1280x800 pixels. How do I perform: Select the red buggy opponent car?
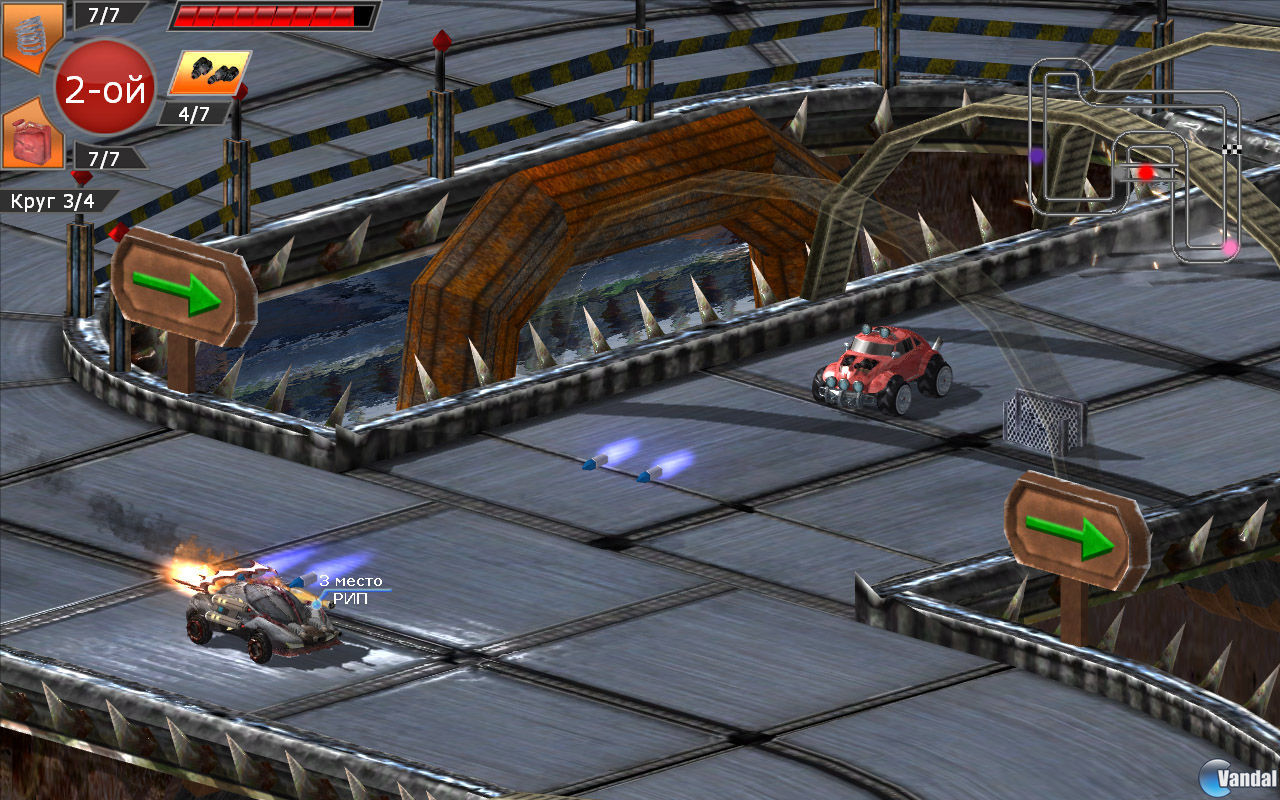coord(880,370)
